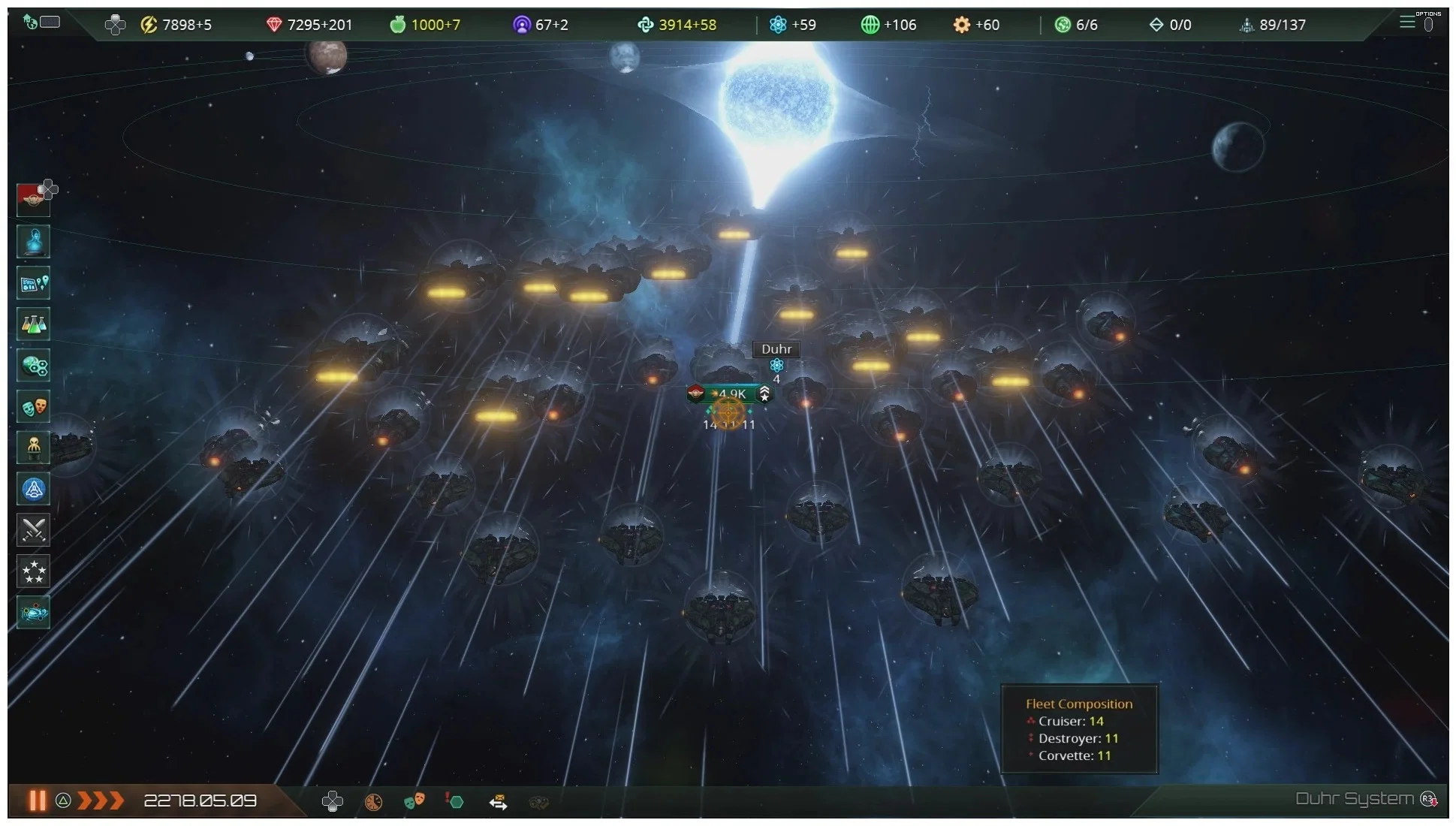Open the blue ship designer icon
This screenshot has height=826, width=1456.
(x=33, y=489)
